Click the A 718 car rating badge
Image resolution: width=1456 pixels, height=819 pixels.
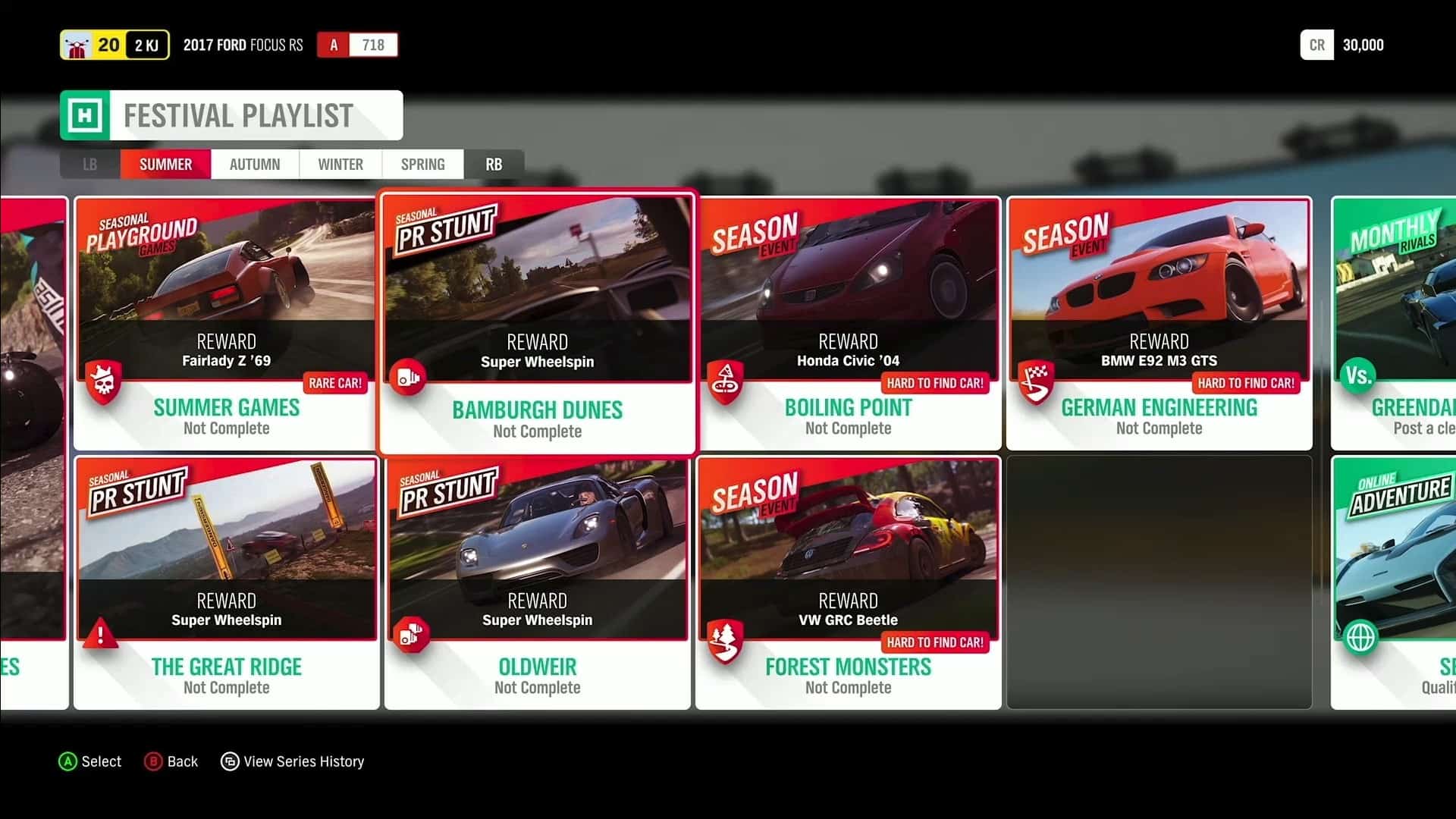click(x=356, y=45)
